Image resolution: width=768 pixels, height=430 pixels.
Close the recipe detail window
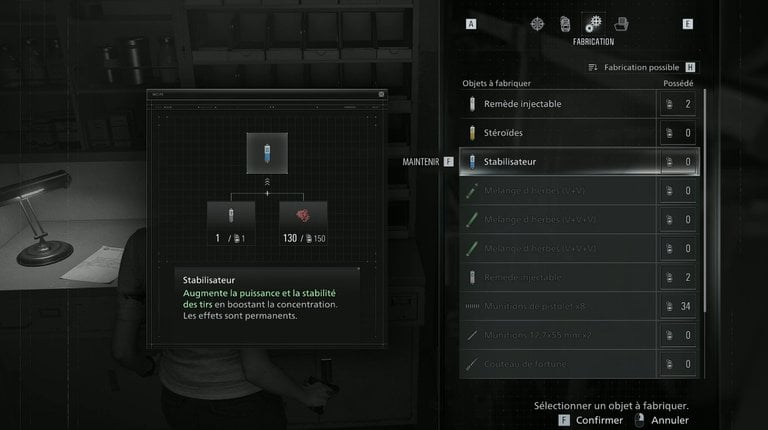381,94
